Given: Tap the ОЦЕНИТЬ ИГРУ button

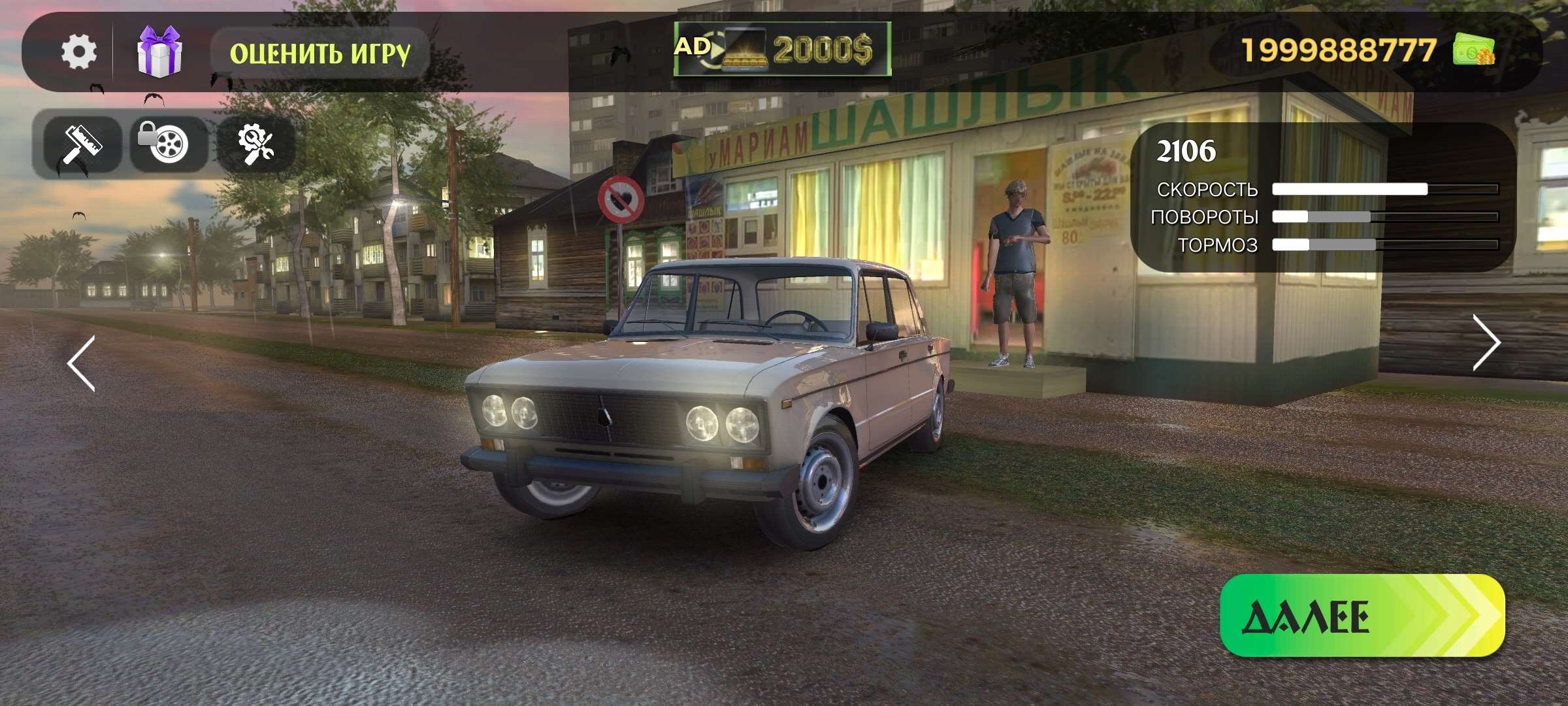Looking at the screenshot, I should coord(319,53).
